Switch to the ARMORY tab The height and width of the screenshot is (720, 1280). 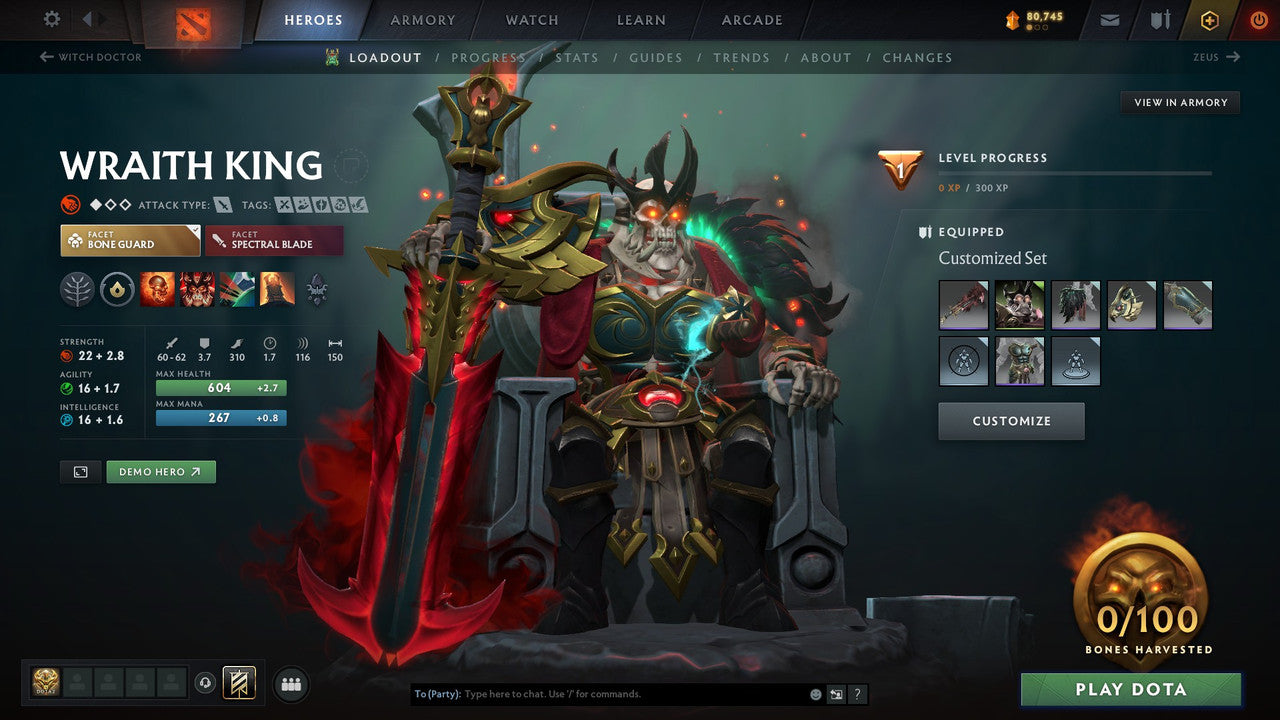tap(422, 19)
